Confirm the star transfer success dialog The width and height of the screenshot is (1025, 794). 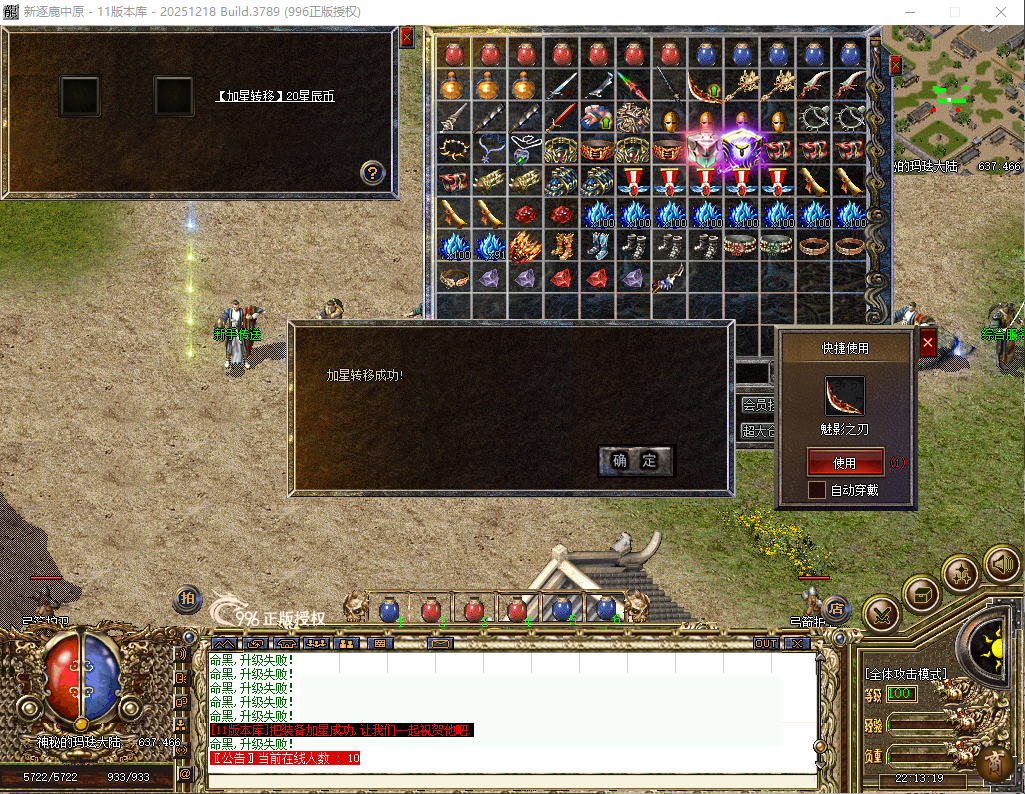[636, 460]
